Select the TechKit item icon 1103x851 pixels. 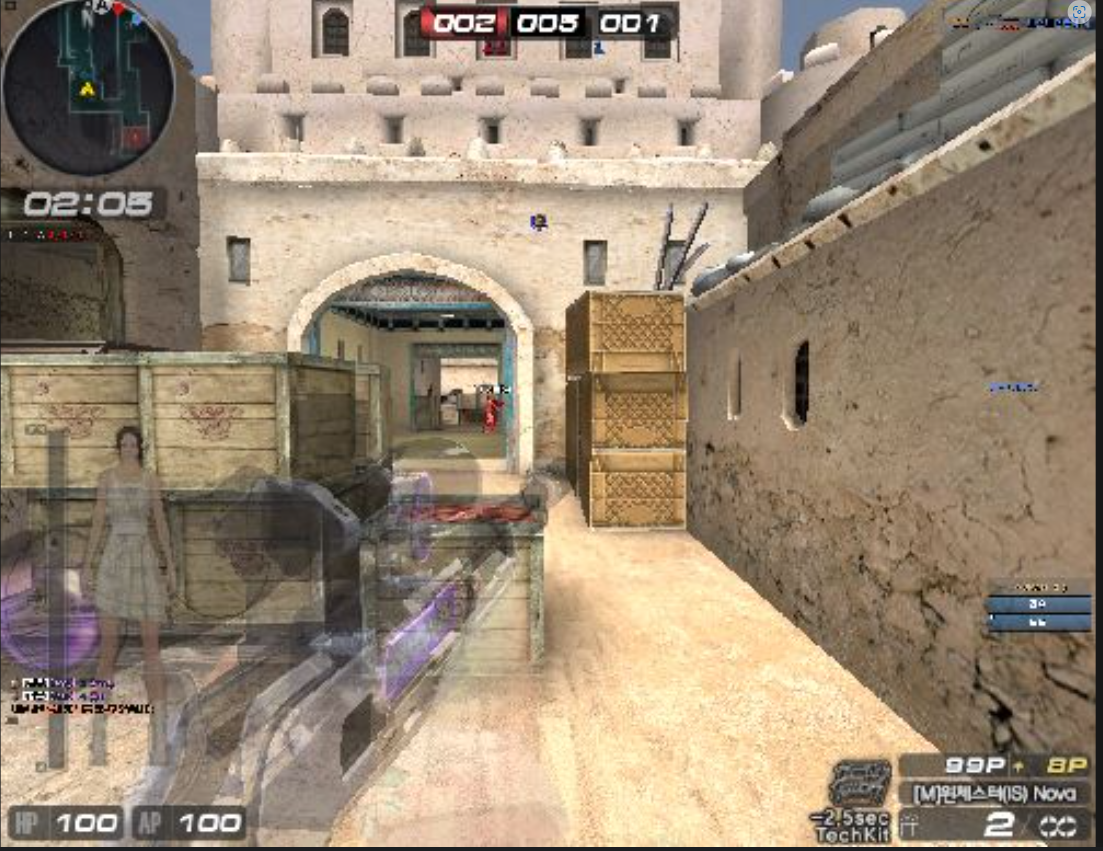pos(860,782)
